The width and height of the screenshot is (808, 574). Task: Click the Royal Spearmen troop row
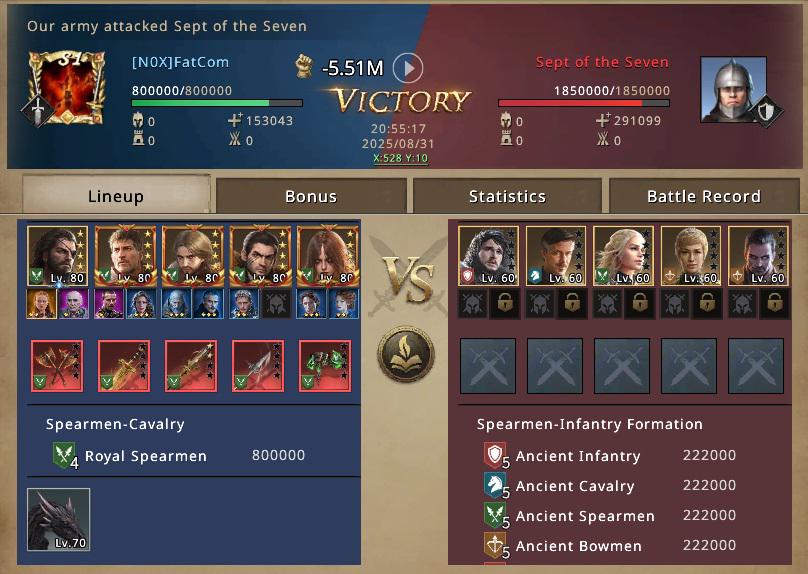tap(180, 456)
